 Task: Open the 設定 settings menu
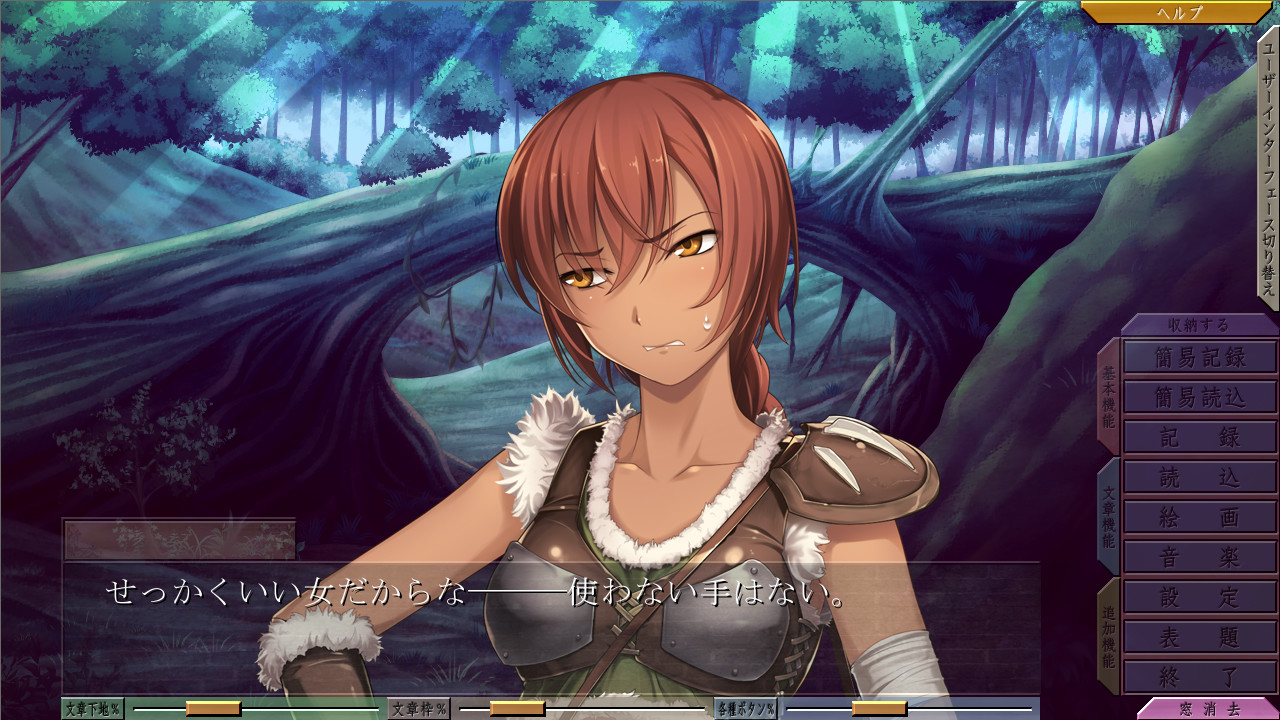click(x=1200, y=597)
